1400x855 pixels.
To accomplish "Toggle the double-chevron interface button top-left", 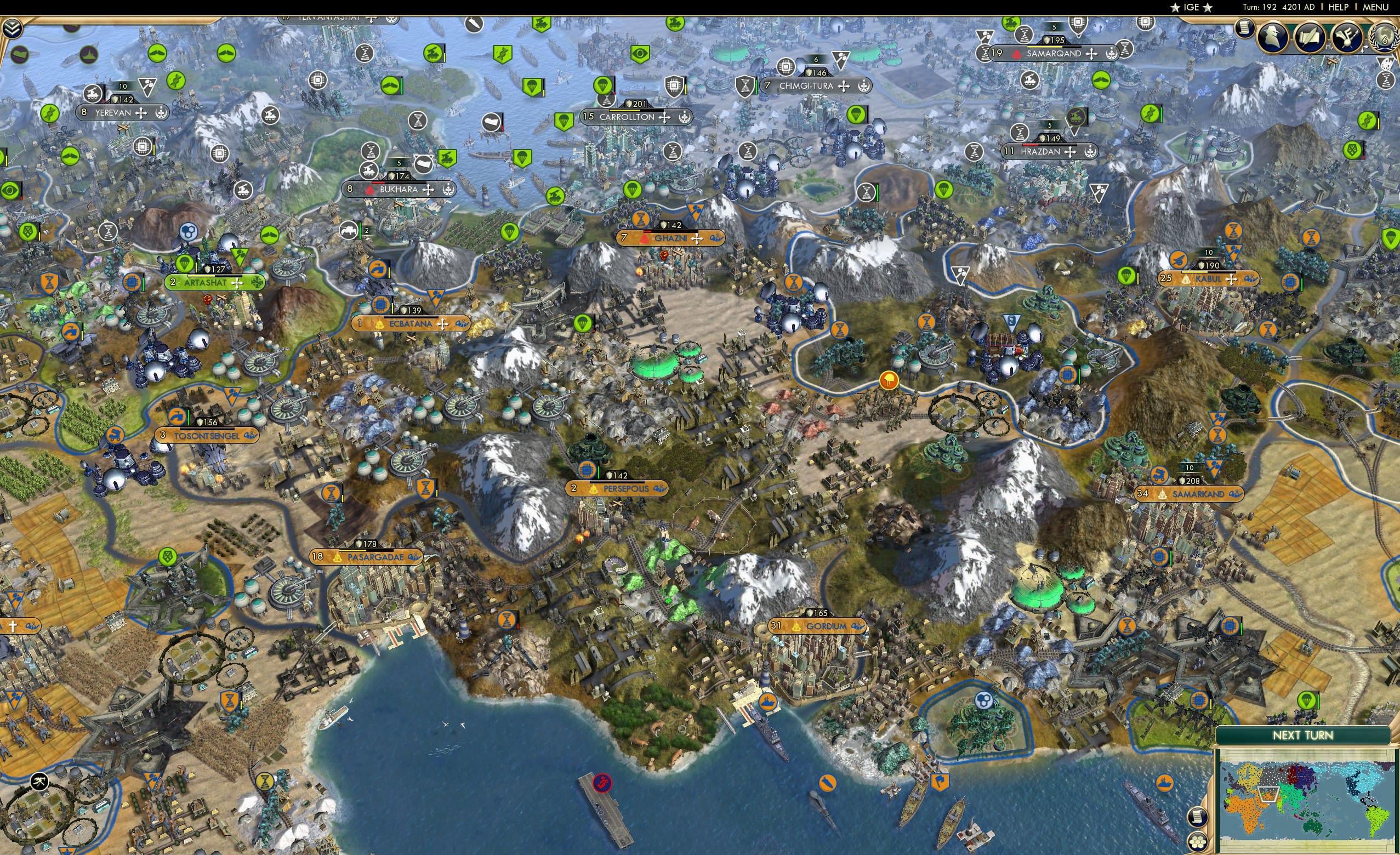I will click(13, 28).
